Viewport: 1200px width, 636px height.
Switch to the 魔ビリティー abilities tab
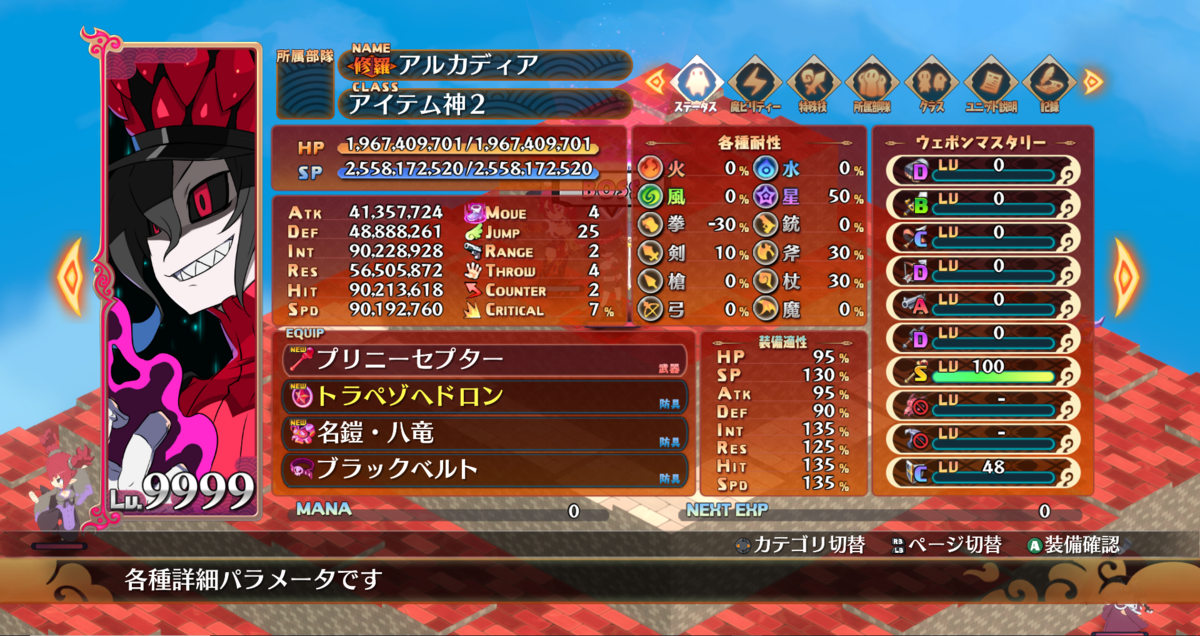pos(754,84)
